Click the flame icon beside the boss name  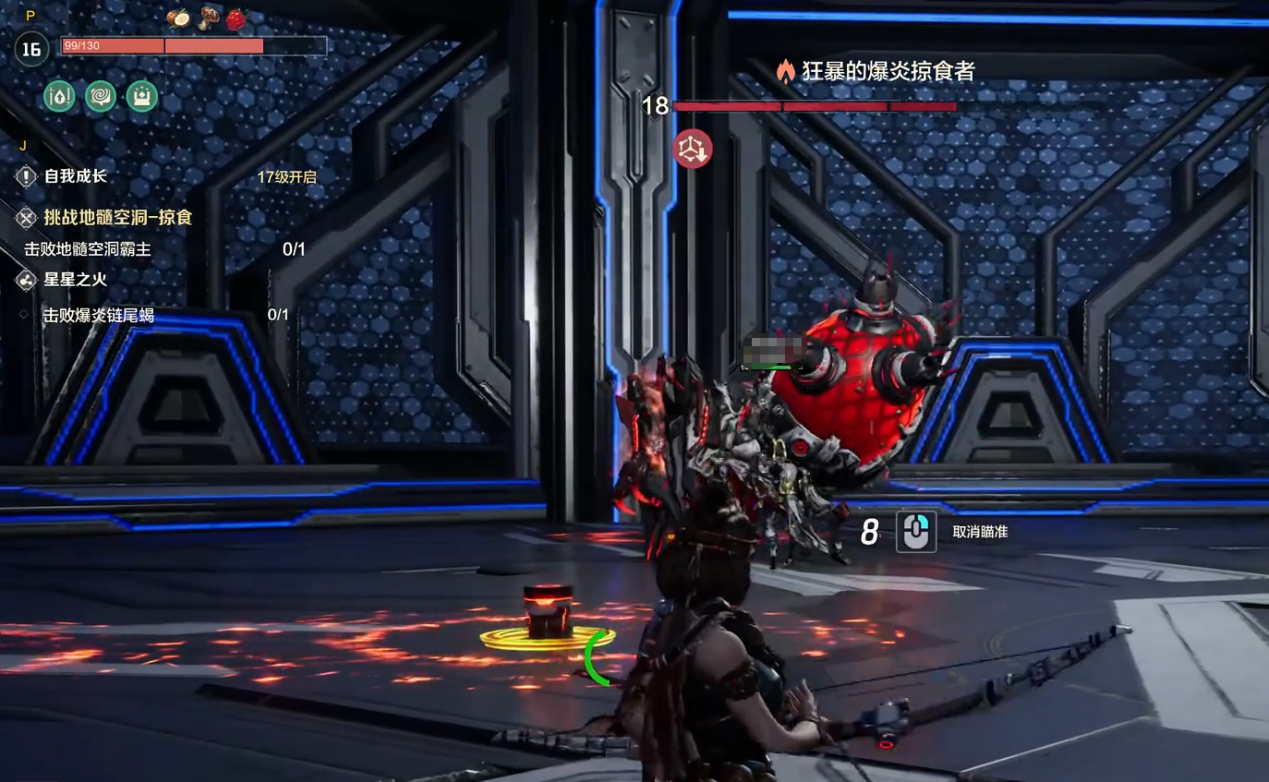pyautogui.click(x=786, y=71)
